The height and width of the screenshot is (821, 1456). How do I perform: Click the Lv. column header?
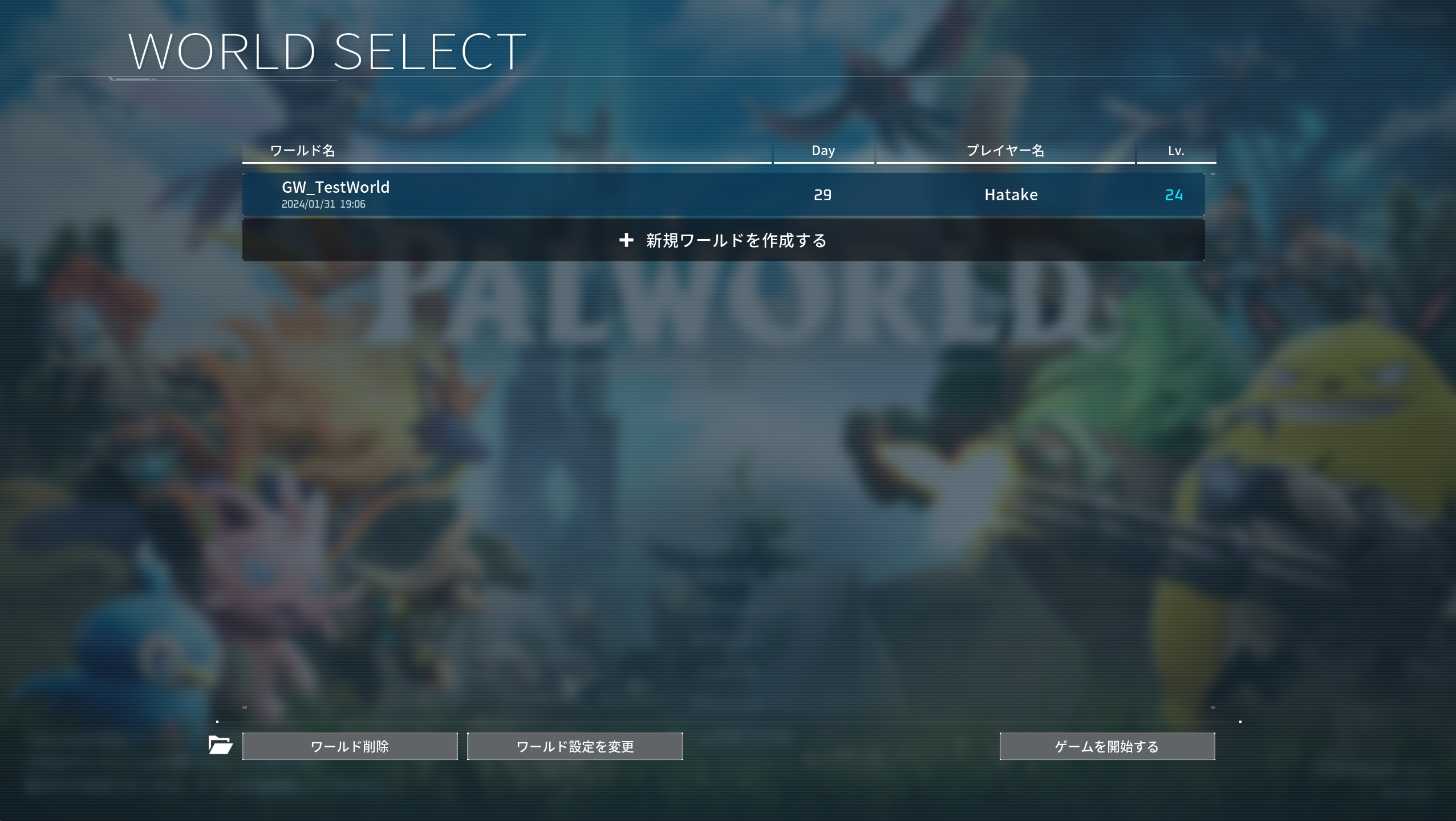pyautogui.click(x=1174, y=150)
